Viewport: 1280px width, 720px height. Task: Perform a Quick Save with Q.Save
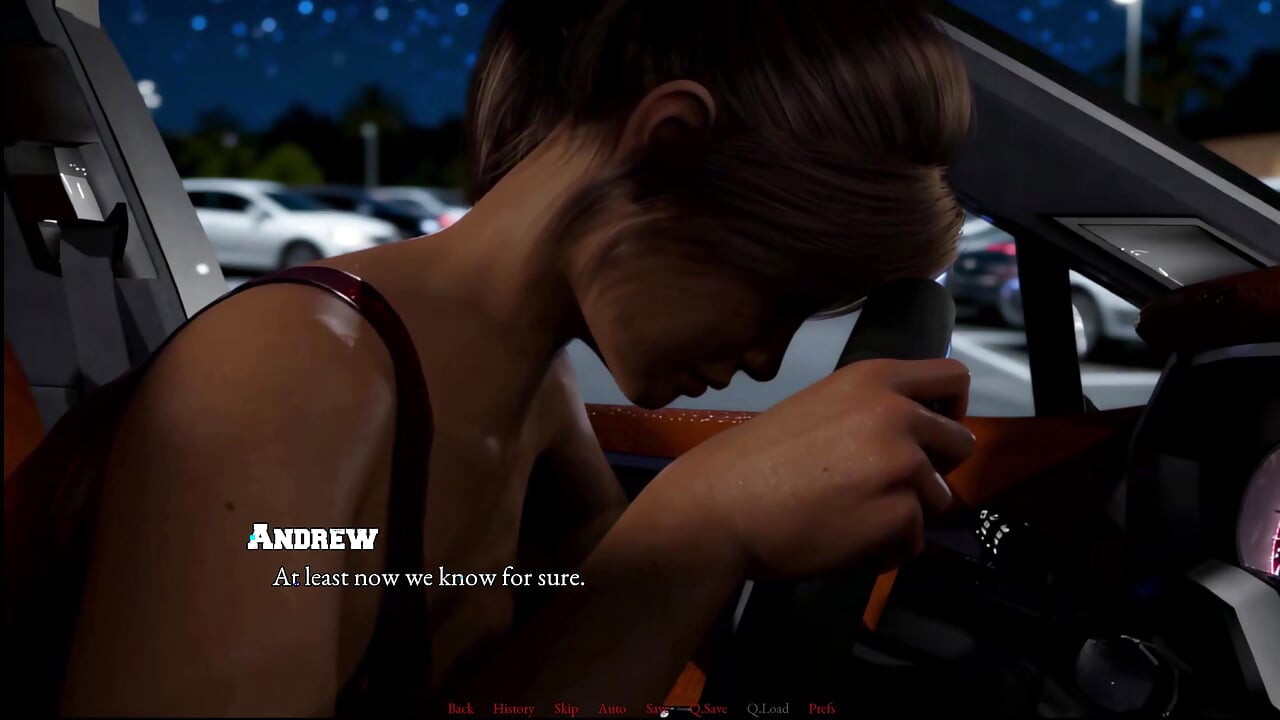pos(708,708)
